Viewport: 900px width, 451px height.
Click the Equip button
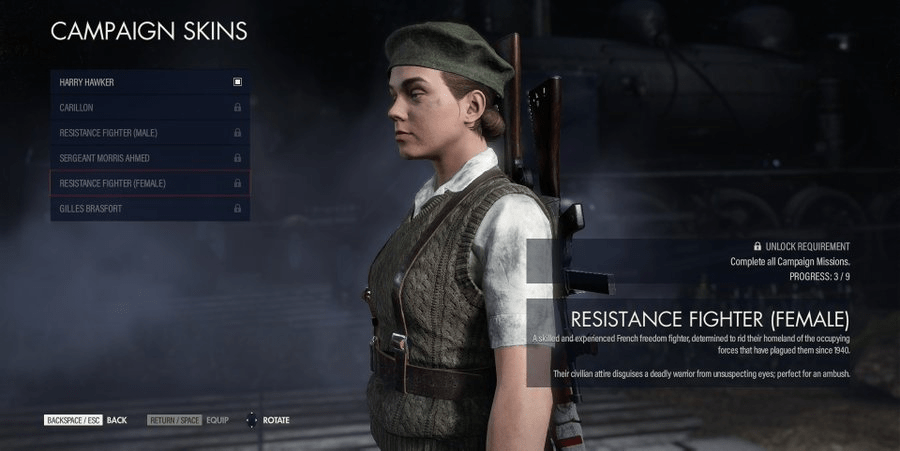[x=188, y=420]
